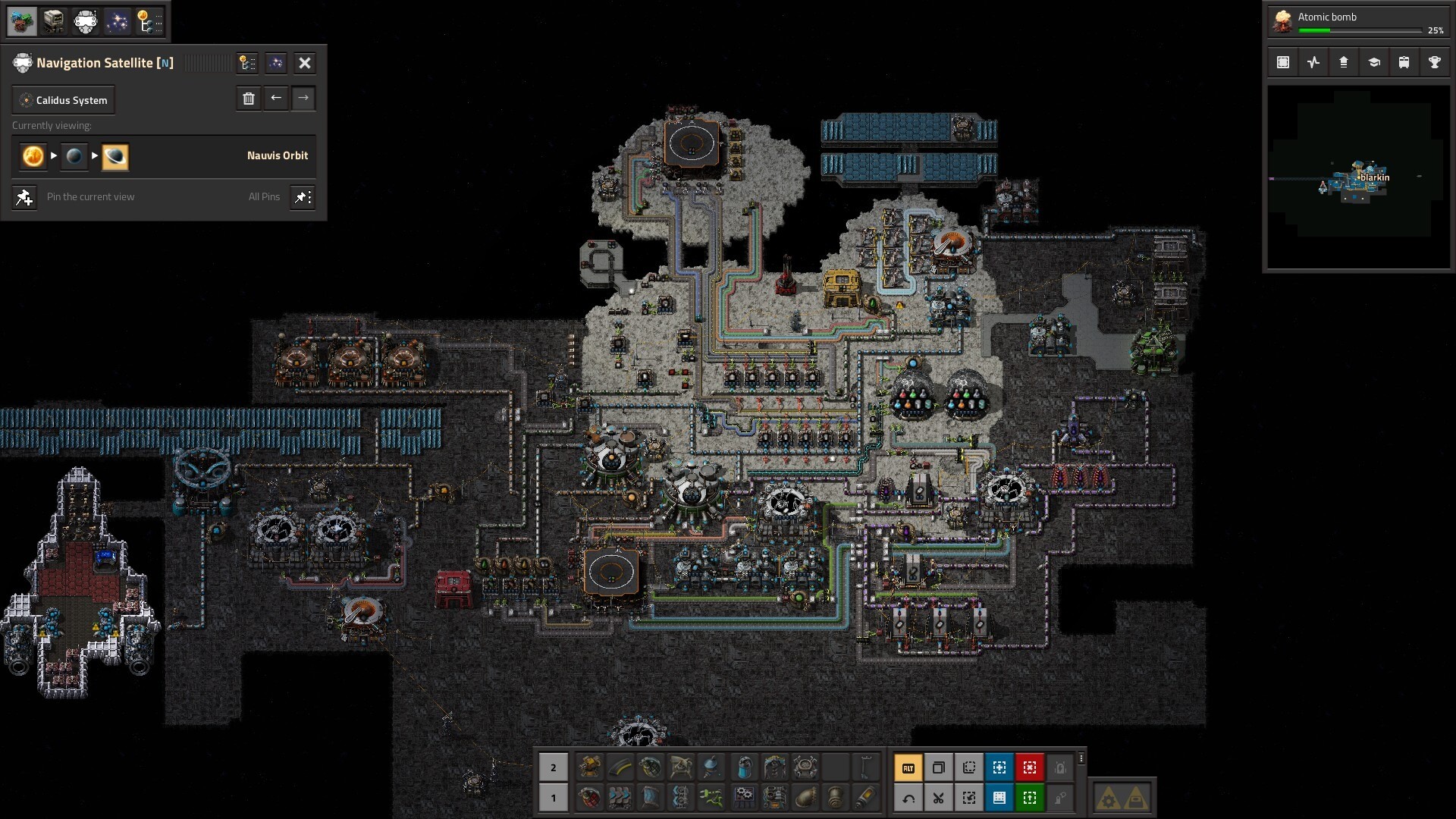The width and height of the screenshot is (1456, 819).
Task: Select the green upgrade planner tool
Action: point(1029,798)
